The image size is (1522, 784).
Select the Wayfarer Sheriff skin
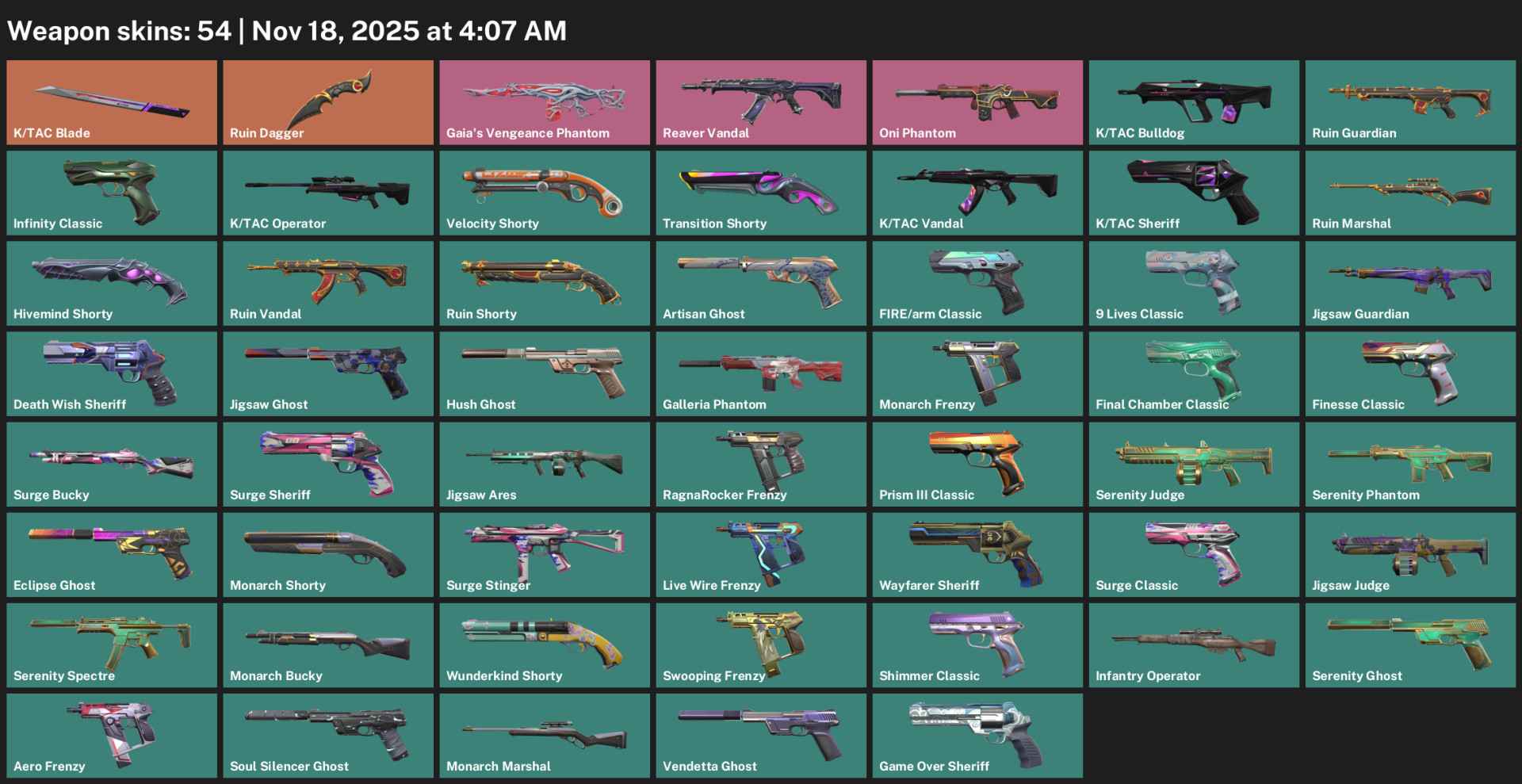tap(977, 554)
